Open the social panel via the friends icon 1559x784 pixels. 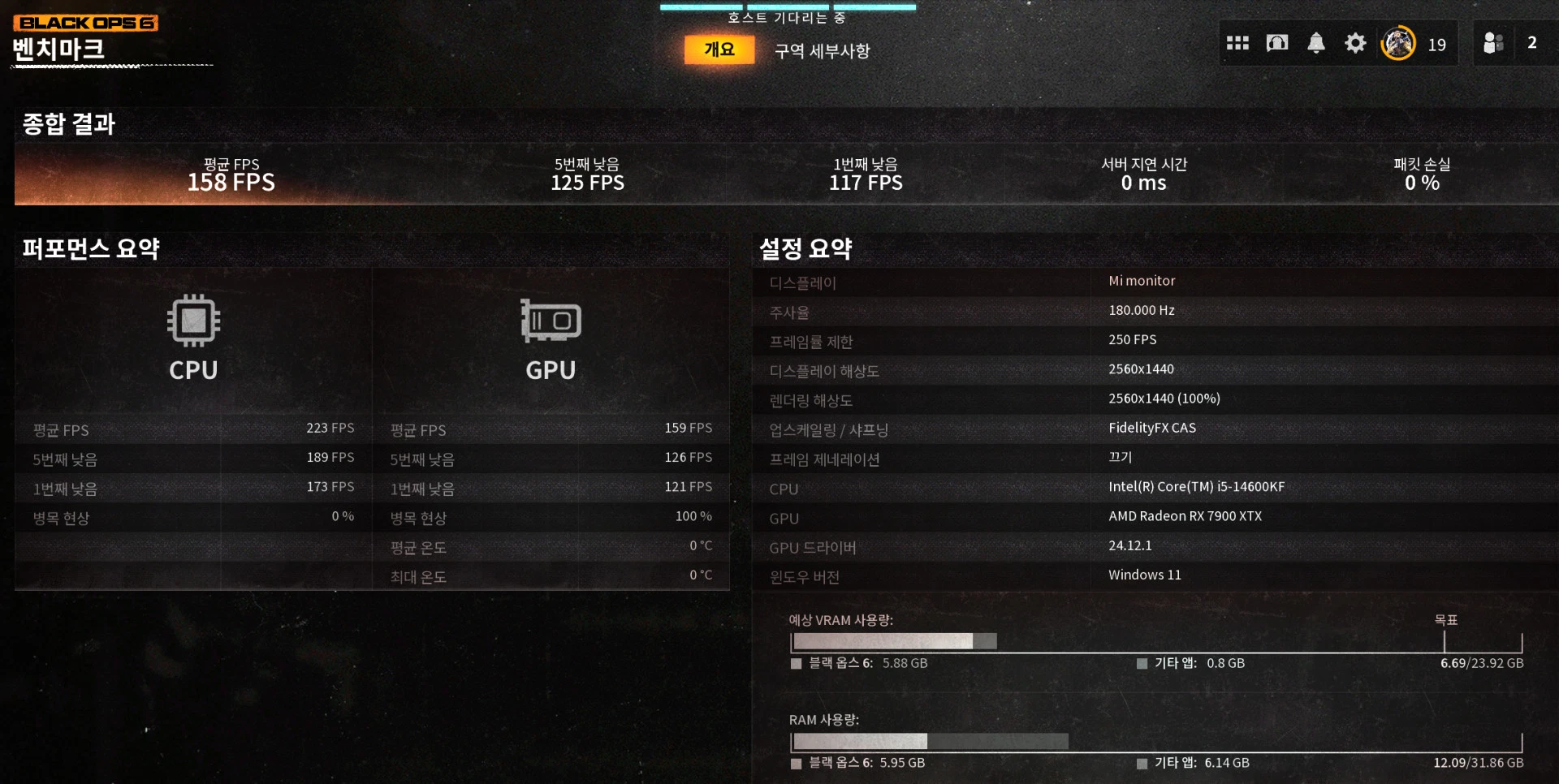(x=1492, y=43)
